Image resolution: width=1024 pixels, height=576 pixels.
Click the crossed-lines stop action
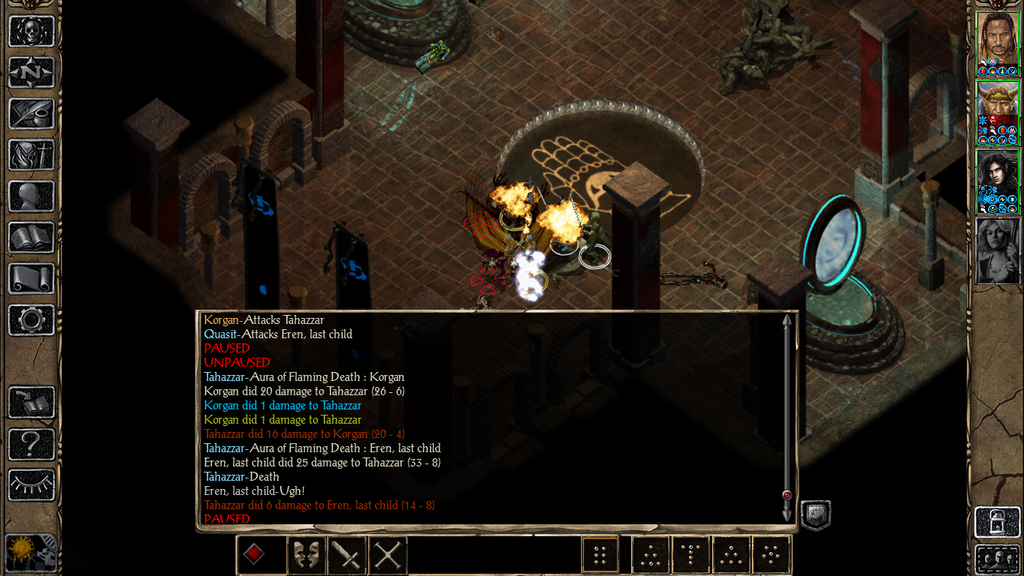tap(387, 554)
